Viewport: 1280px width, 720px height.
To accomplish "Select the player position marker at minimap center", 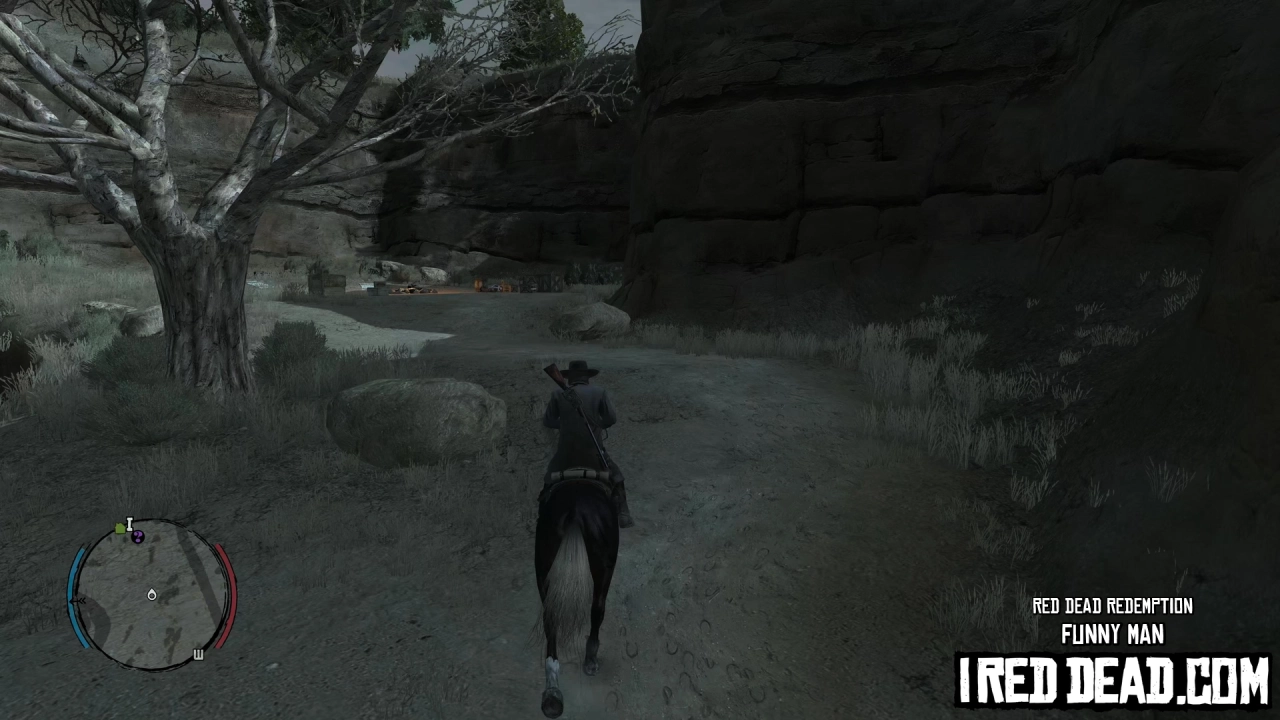I will [151, 595].
